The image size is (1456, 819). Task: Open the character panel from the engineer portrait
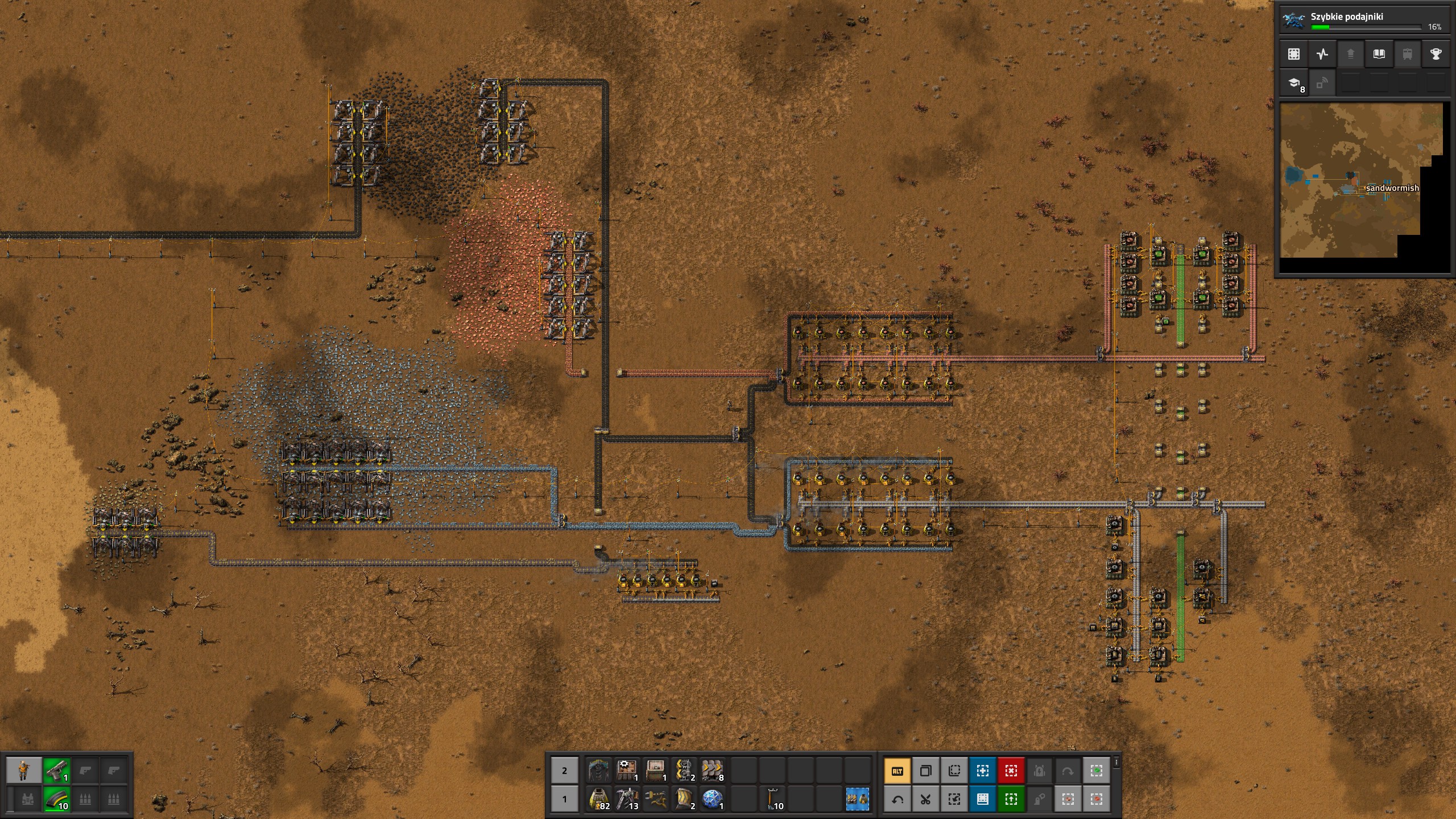point(23,771)
